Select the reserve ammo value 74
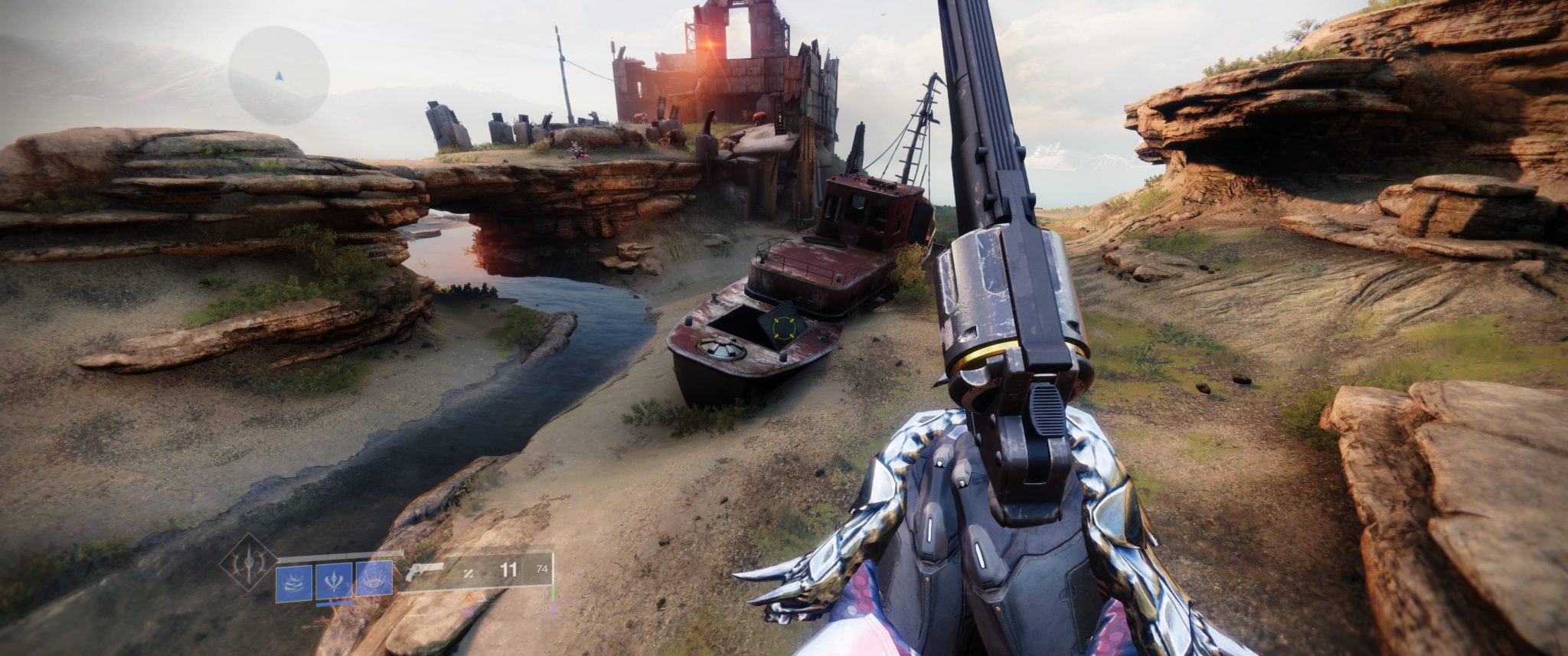Screen dimensions: 1568x656 click(x=542, y=569)
